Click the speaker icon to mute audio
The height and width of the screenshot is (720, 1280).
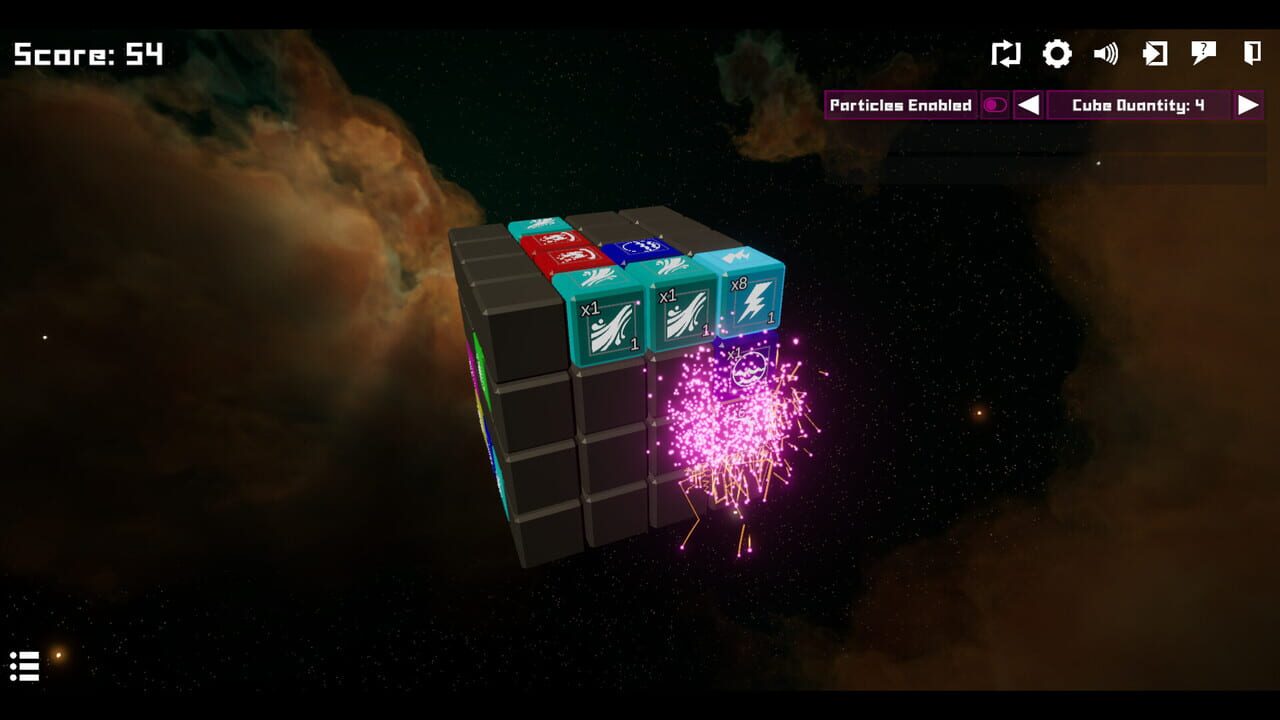[1105, 53]
